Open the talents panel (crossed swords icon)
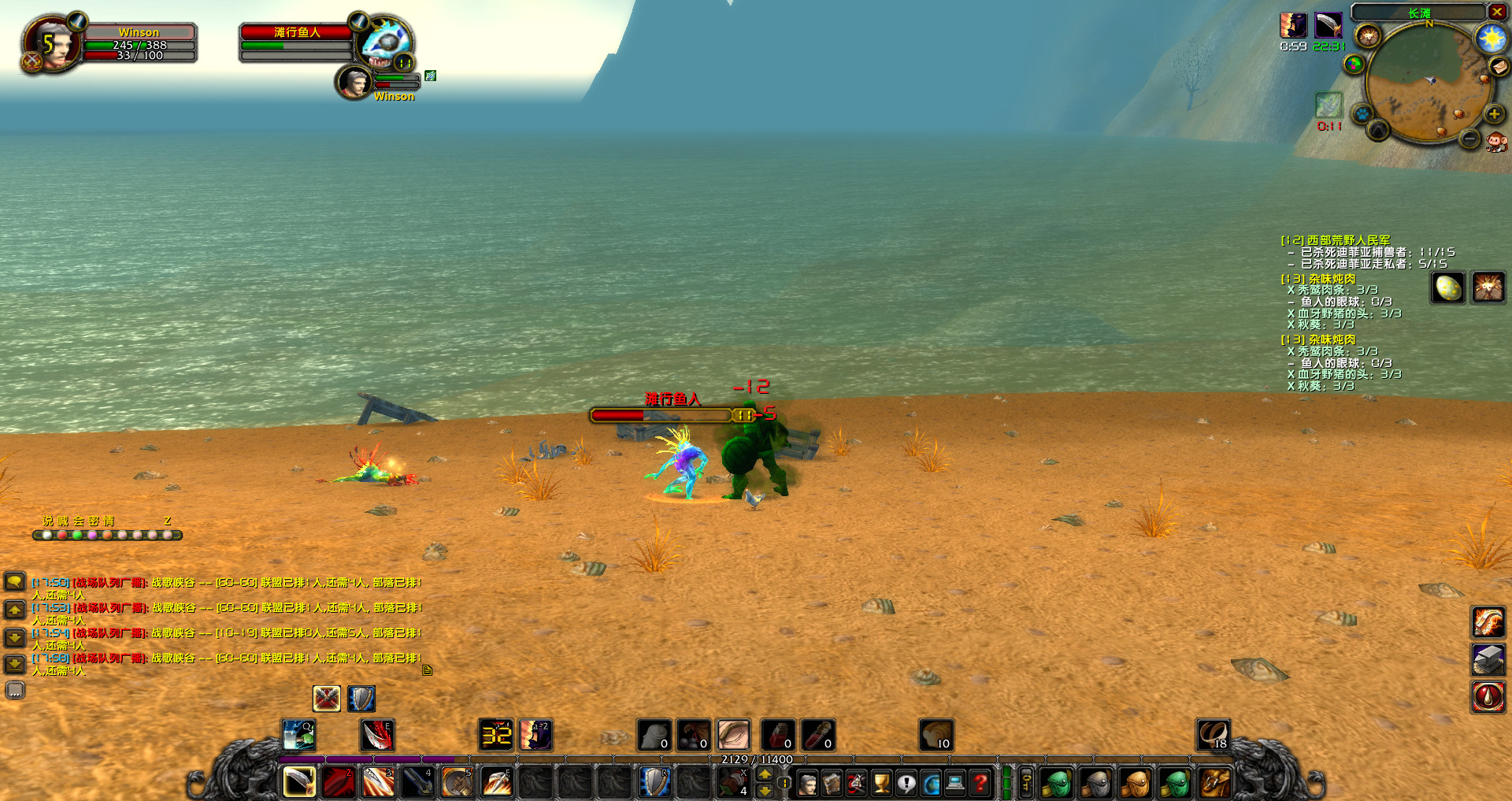Screen dimensions: 1512x801 pyautogui.click(x=856, y=783)
